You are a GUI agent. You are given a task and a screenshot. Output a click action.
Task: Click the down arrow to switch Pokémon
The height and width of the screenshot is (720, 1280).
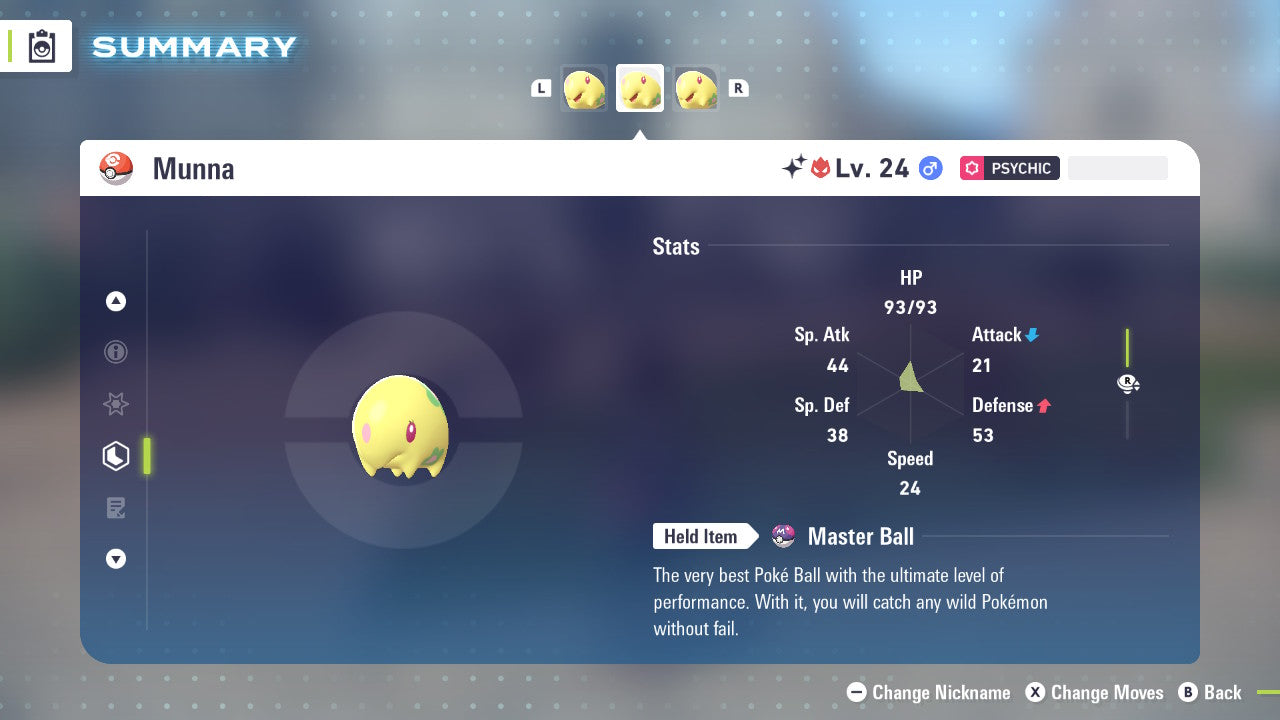(116, 559)
